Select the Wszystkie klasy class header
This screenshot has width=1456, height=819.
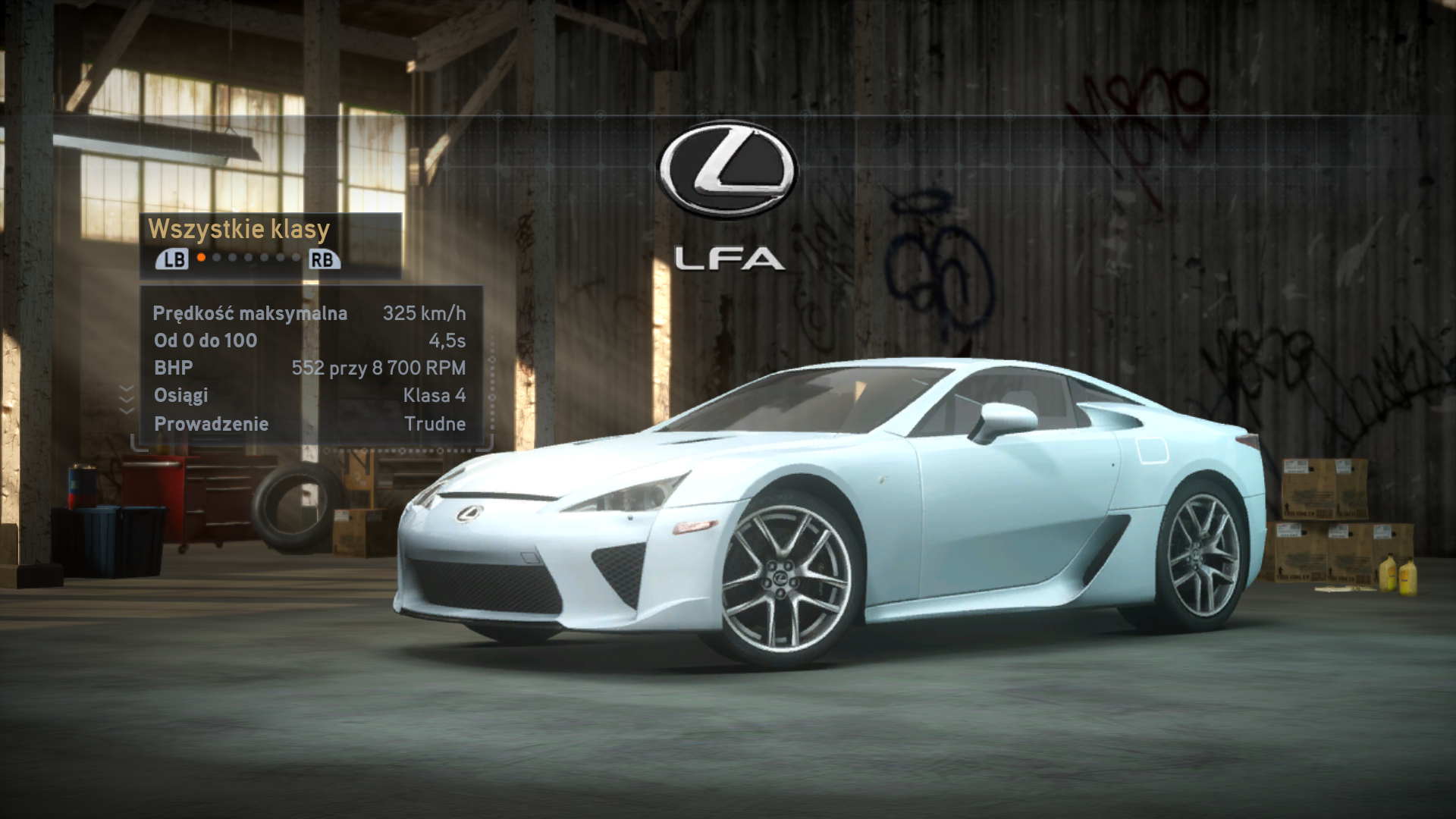[239, 229]
